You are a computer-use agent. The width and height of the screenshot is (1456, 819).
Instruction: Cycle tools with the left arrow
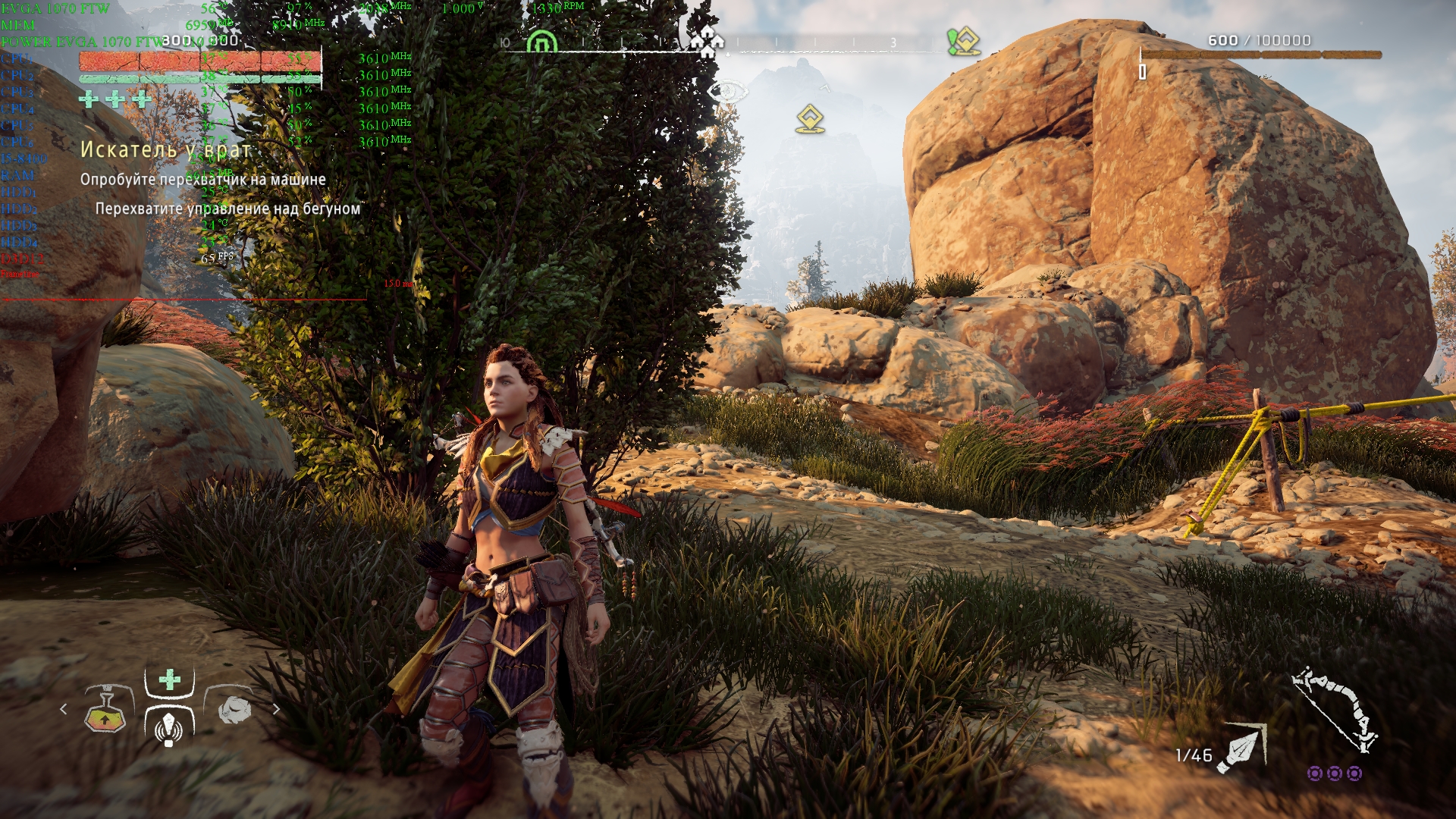click(64, 709)
